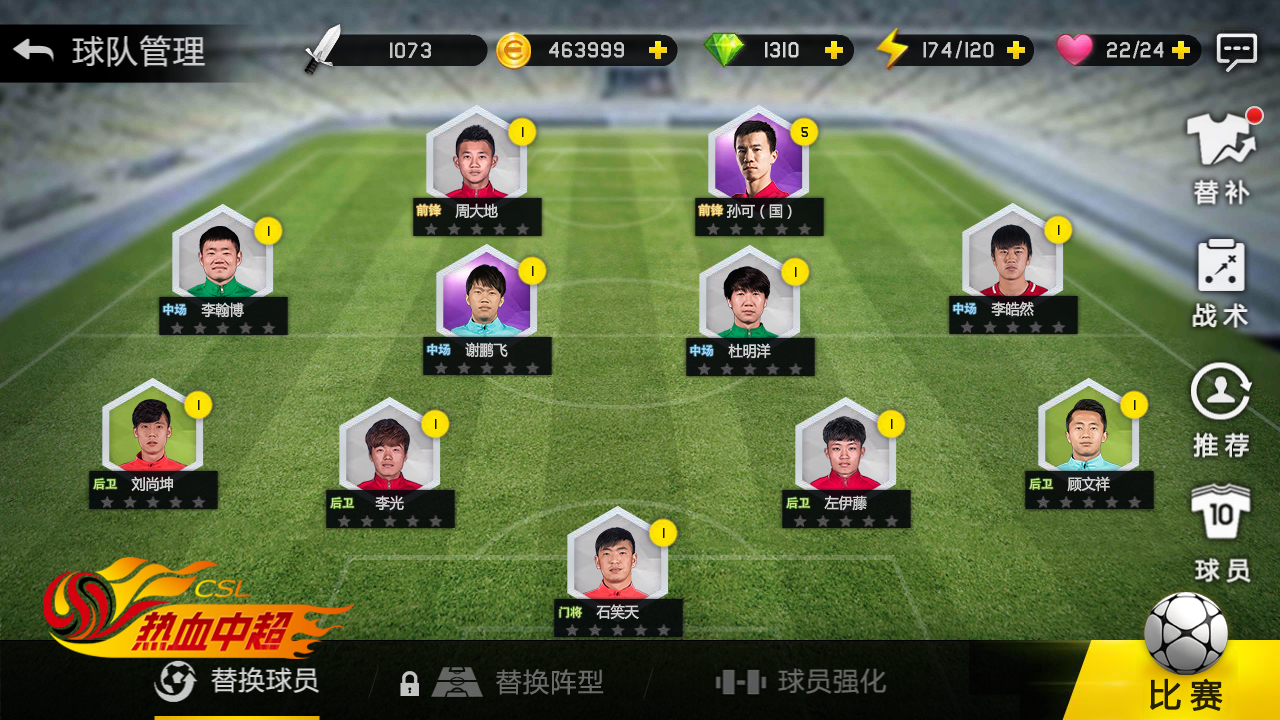Image resolution: width=1280 pixels, height=720 pixels.
Task: Select forward 周大地 player card
Action: pos(477,165)
